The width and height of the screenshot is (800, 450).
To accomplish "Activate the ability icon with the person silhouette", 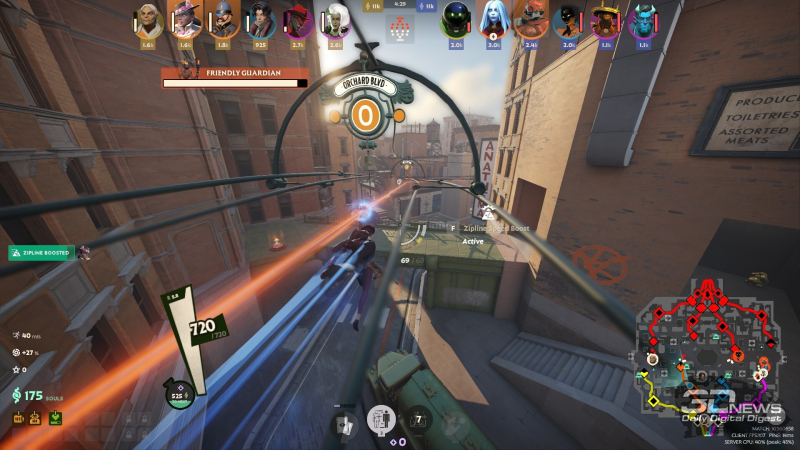I will click(x=381, y=420).
